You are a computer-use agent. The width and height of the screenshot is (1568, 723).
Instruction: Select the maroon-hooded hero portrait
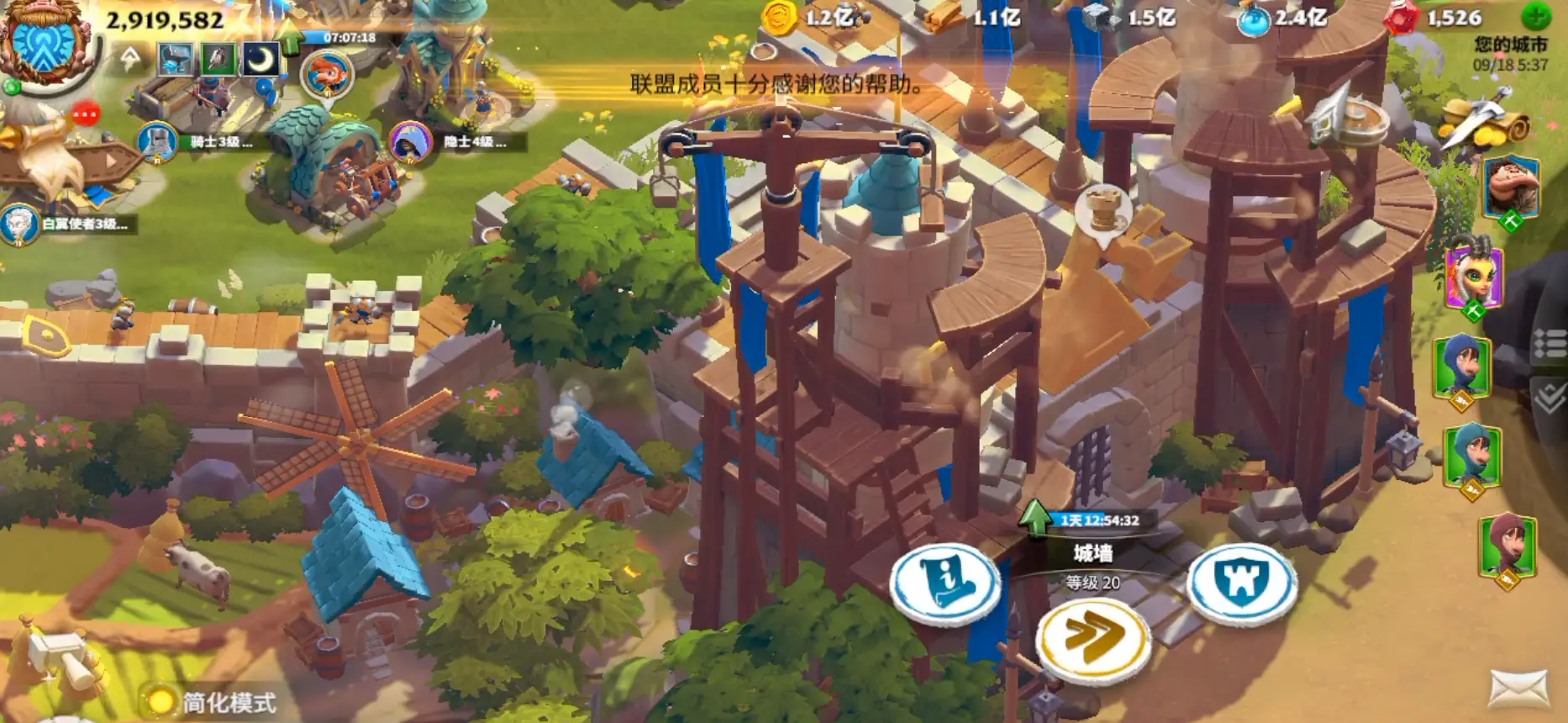click(x=1507, y=546)
